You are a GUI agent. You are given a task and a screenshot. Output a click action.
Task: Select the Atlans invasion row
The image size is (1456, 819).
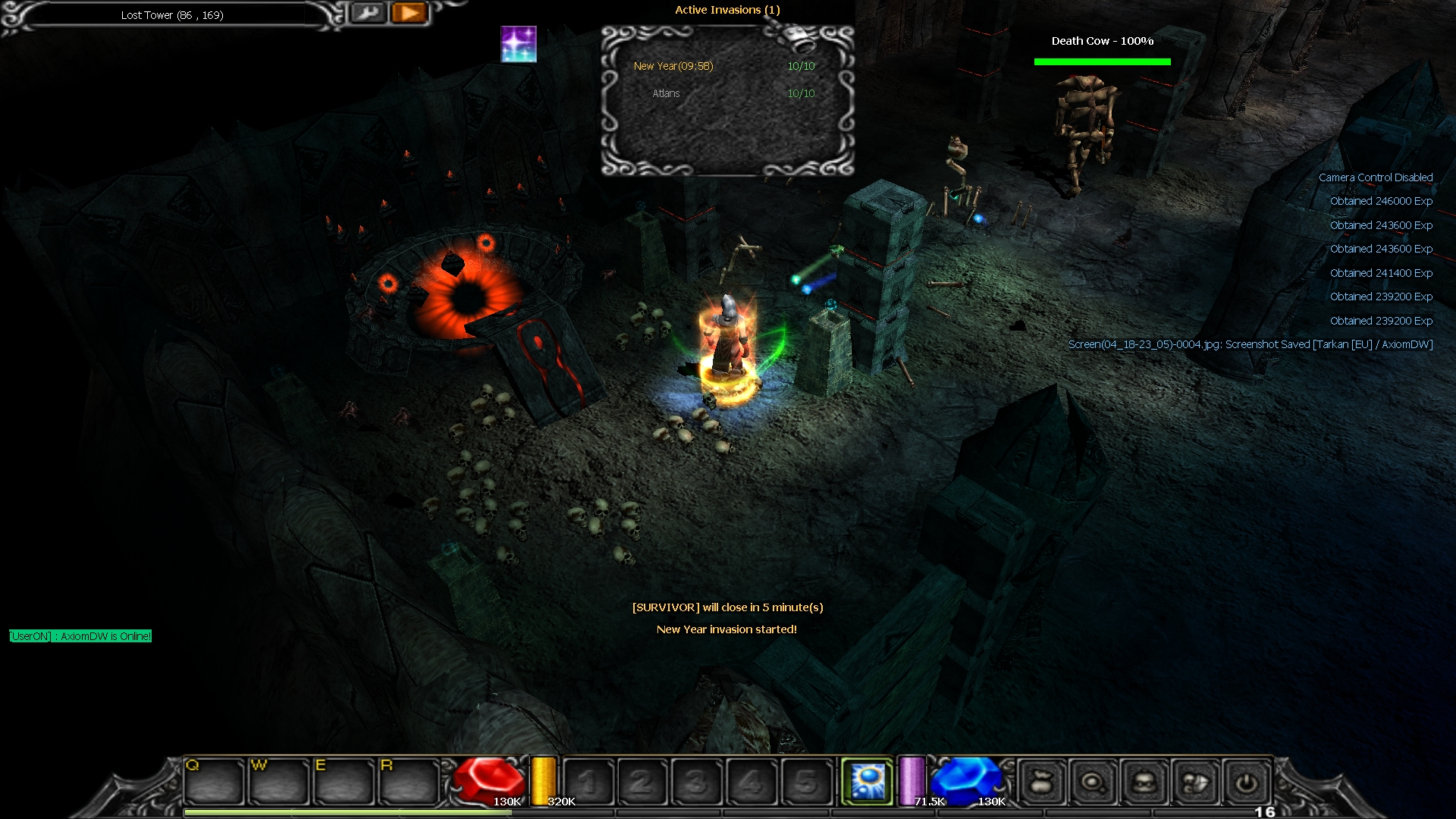click(666, 93)
